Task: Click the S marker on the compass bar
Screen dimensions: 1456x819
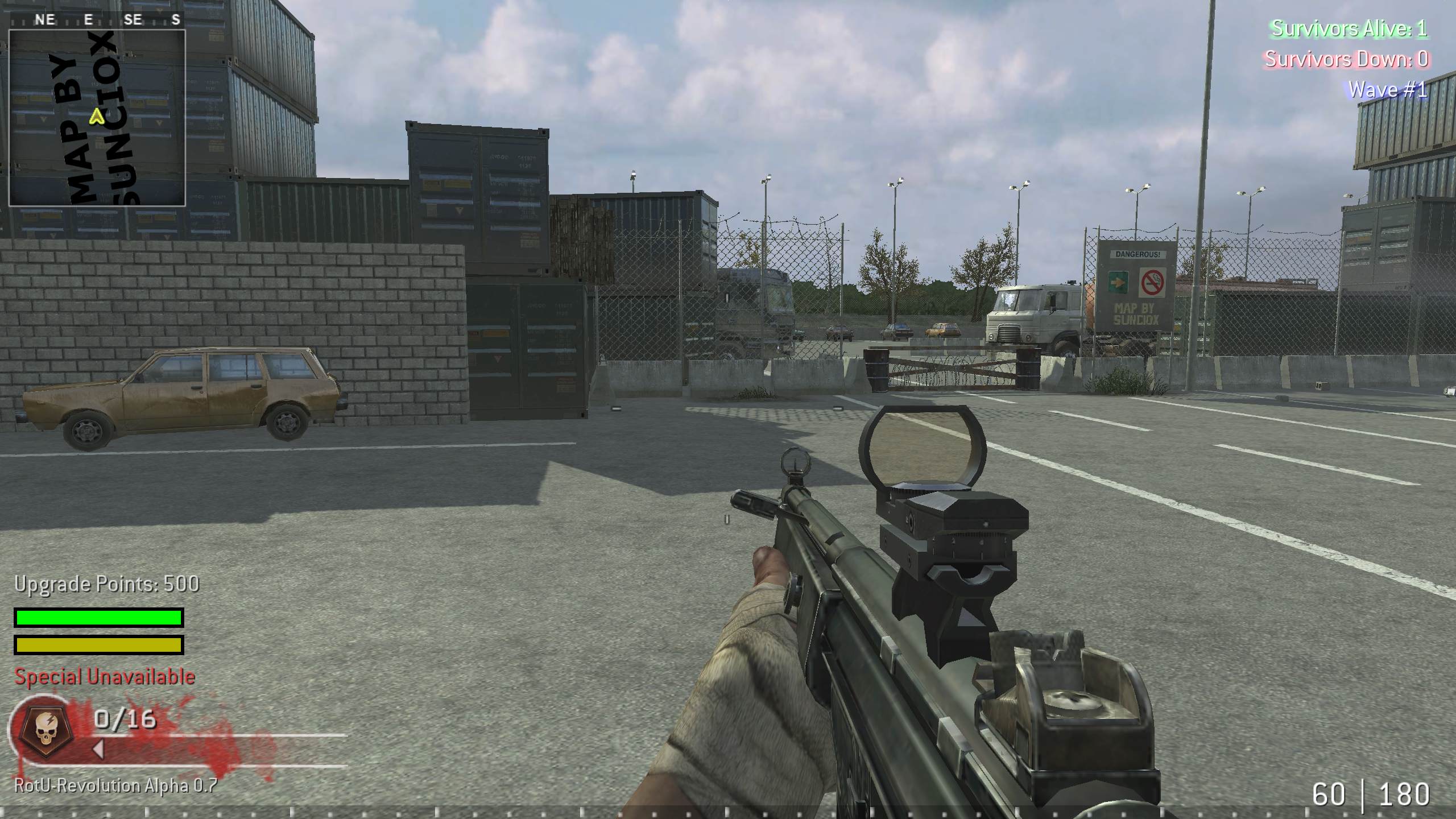Action: pos(176,19)
